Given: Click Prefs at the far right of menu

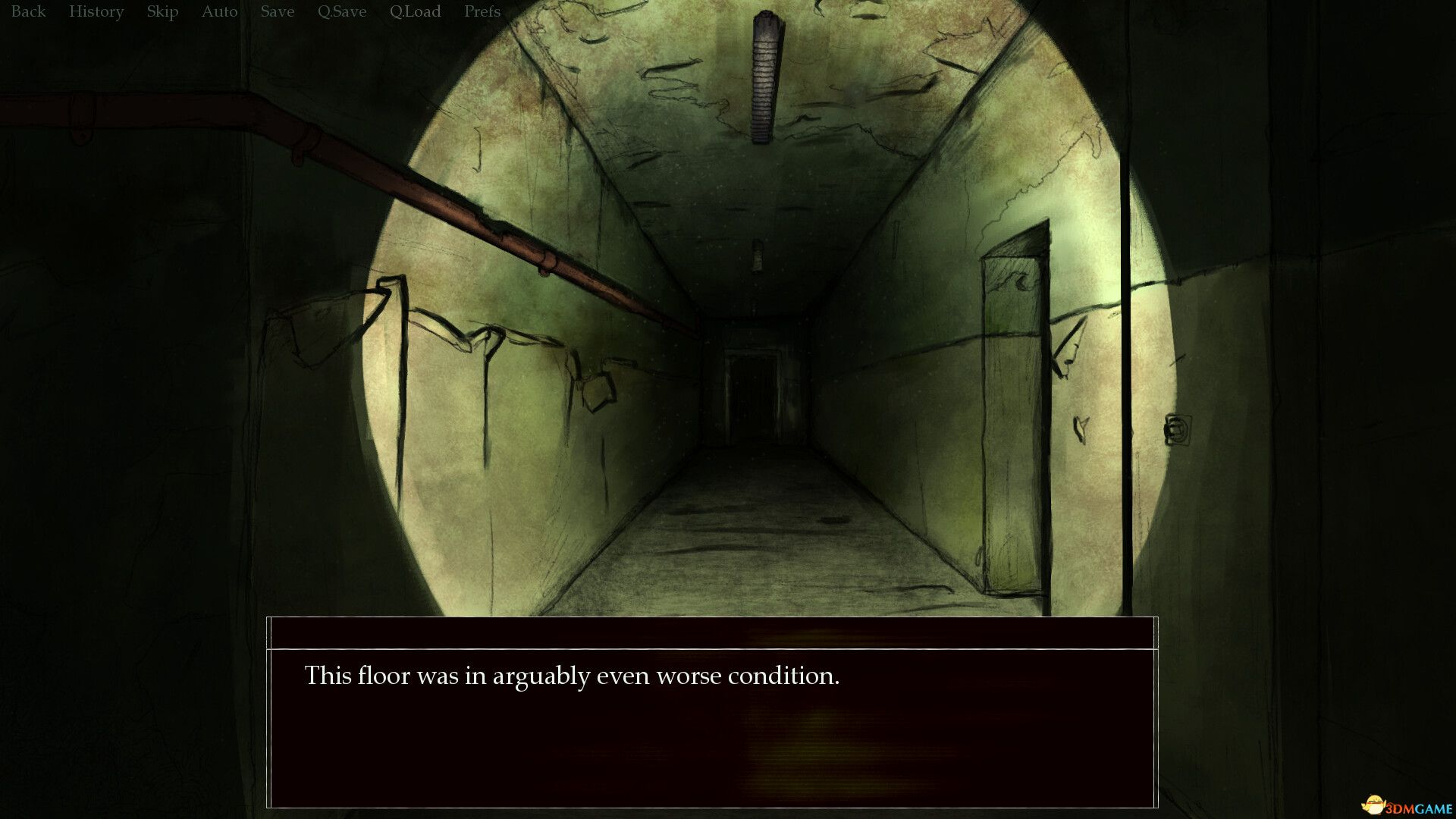Looking at the screenshot, I should coord(482,11).
